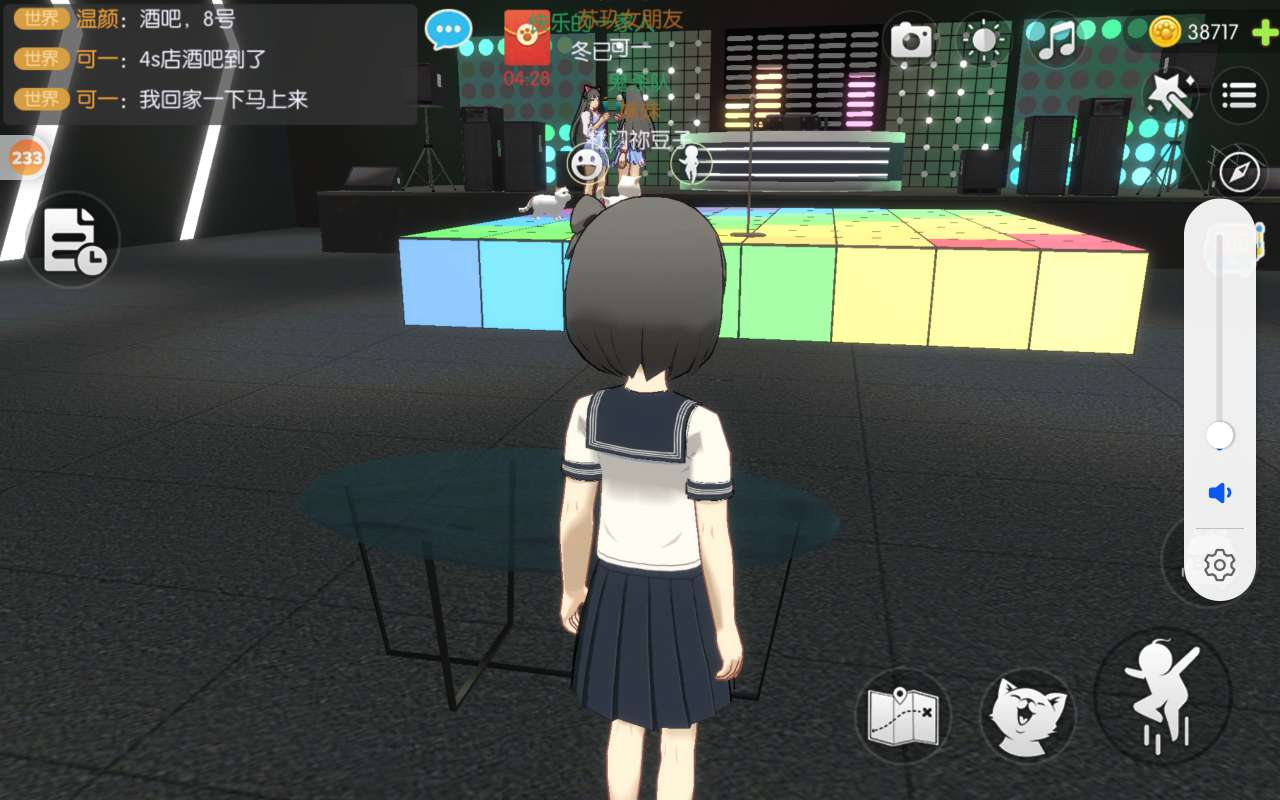The height and width of the screenshot is (800, 1280).
Task: Add coins with the green plus
Action: coord(1264,32)
